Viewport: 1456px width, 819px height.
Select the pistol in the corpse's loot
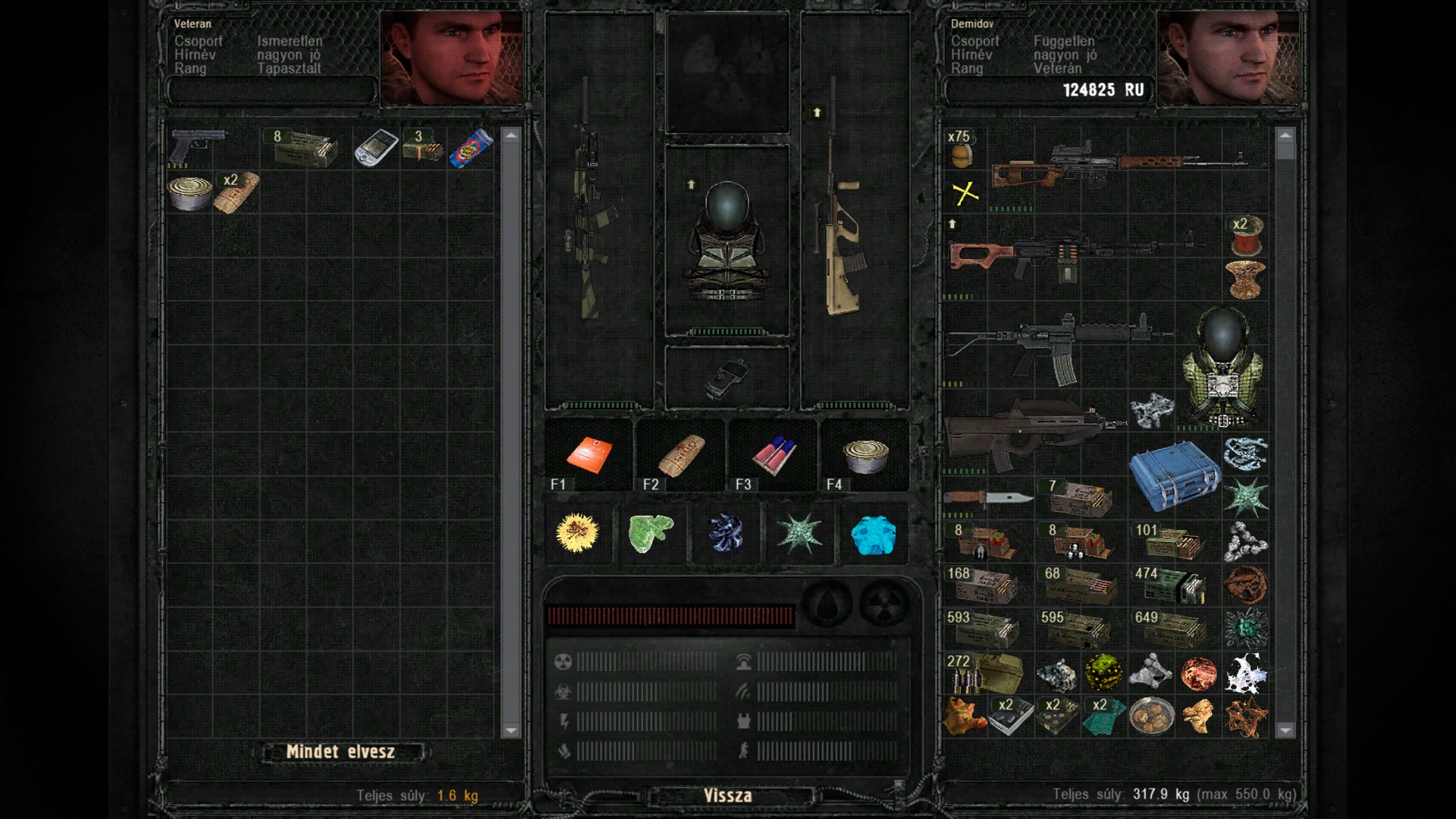coord(197,146)
